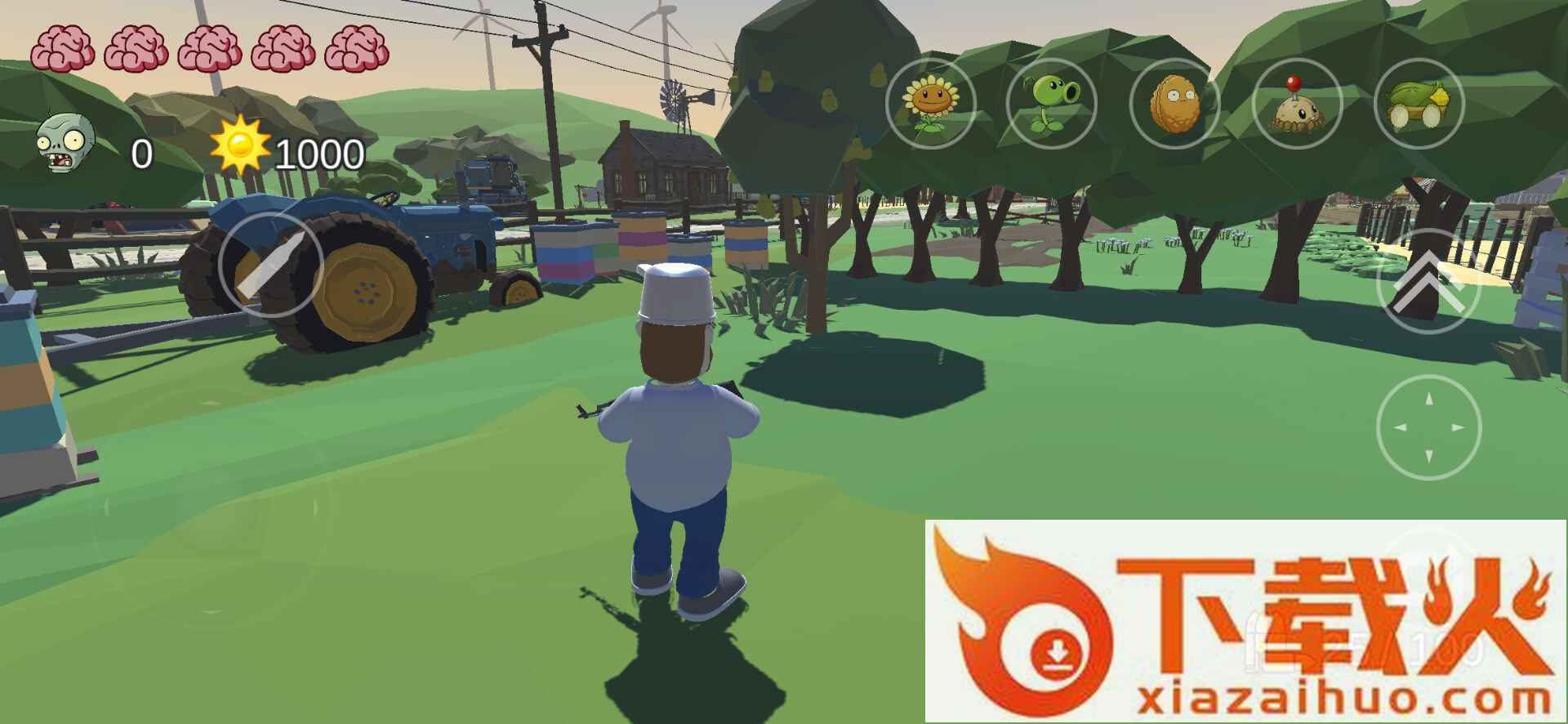
Task: Select the Potato Mine plant icon
Action: (1296, 104)
